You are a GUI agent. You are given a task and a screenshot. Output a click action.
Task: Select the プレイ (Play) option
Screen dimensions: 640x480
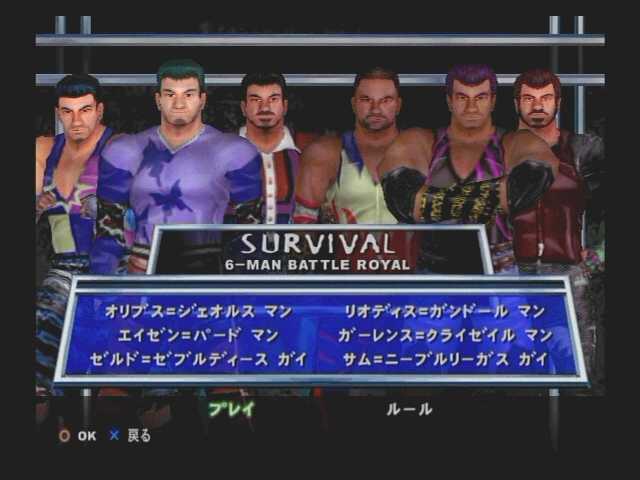click(231, 408)
